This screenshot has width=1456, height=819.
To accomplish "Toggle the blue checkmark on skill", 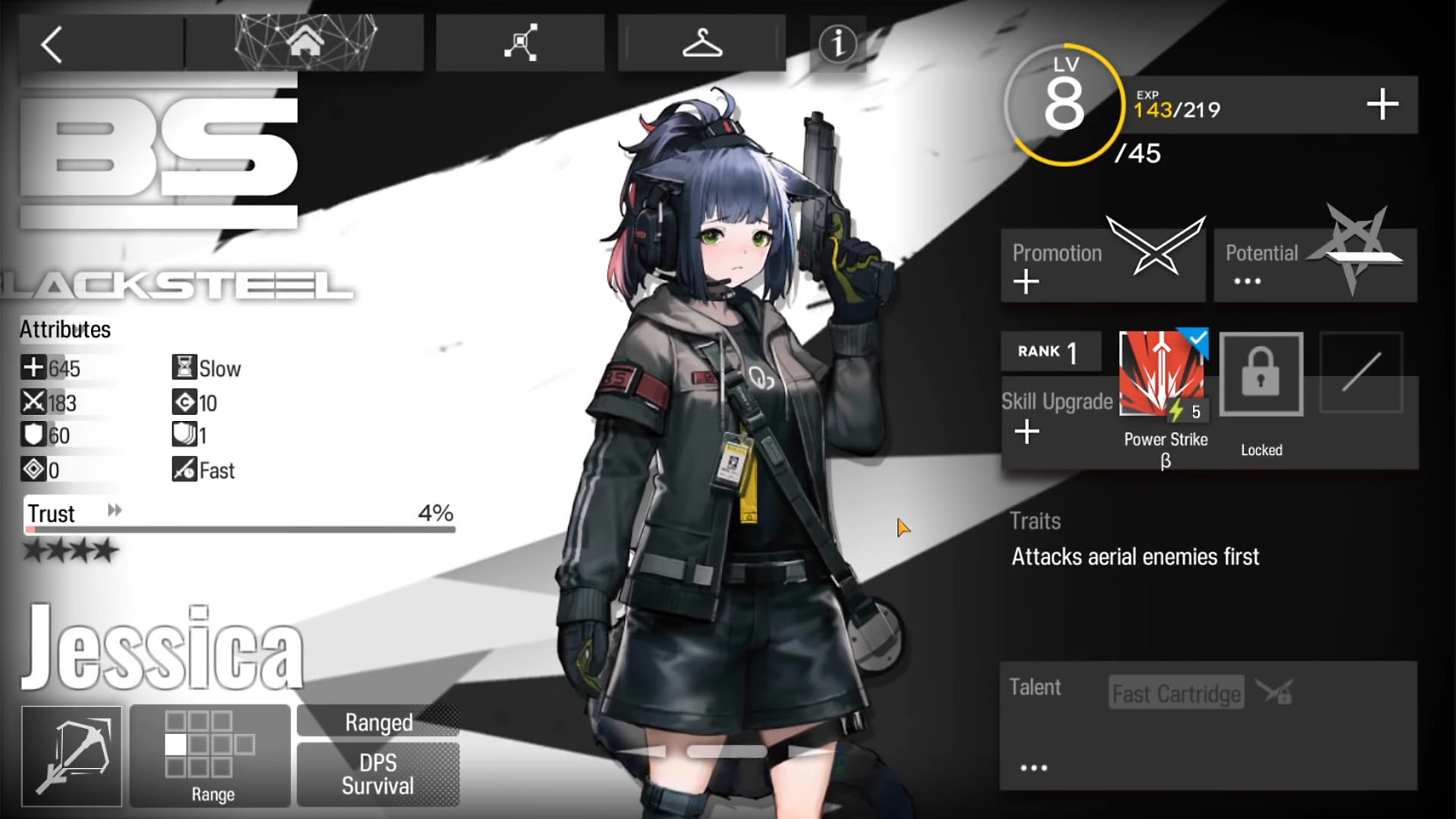I will point(1197,337).
